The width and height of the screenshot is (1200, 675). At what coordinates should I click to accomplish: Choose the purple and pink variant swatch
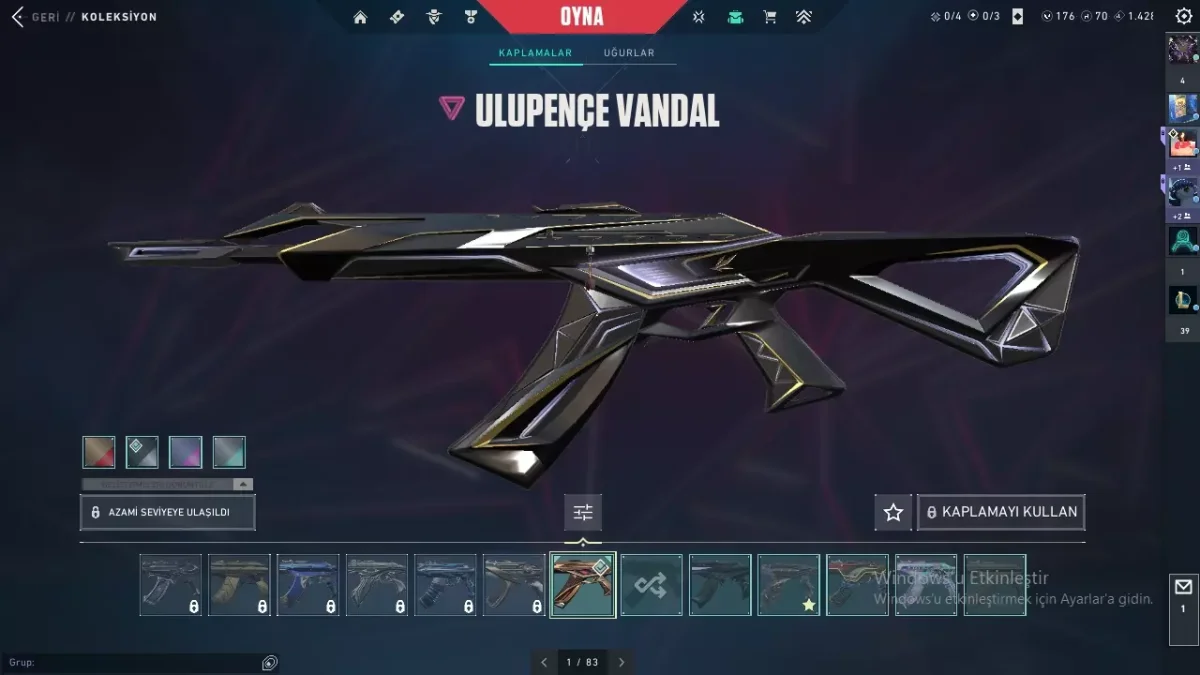click(186, 452)
